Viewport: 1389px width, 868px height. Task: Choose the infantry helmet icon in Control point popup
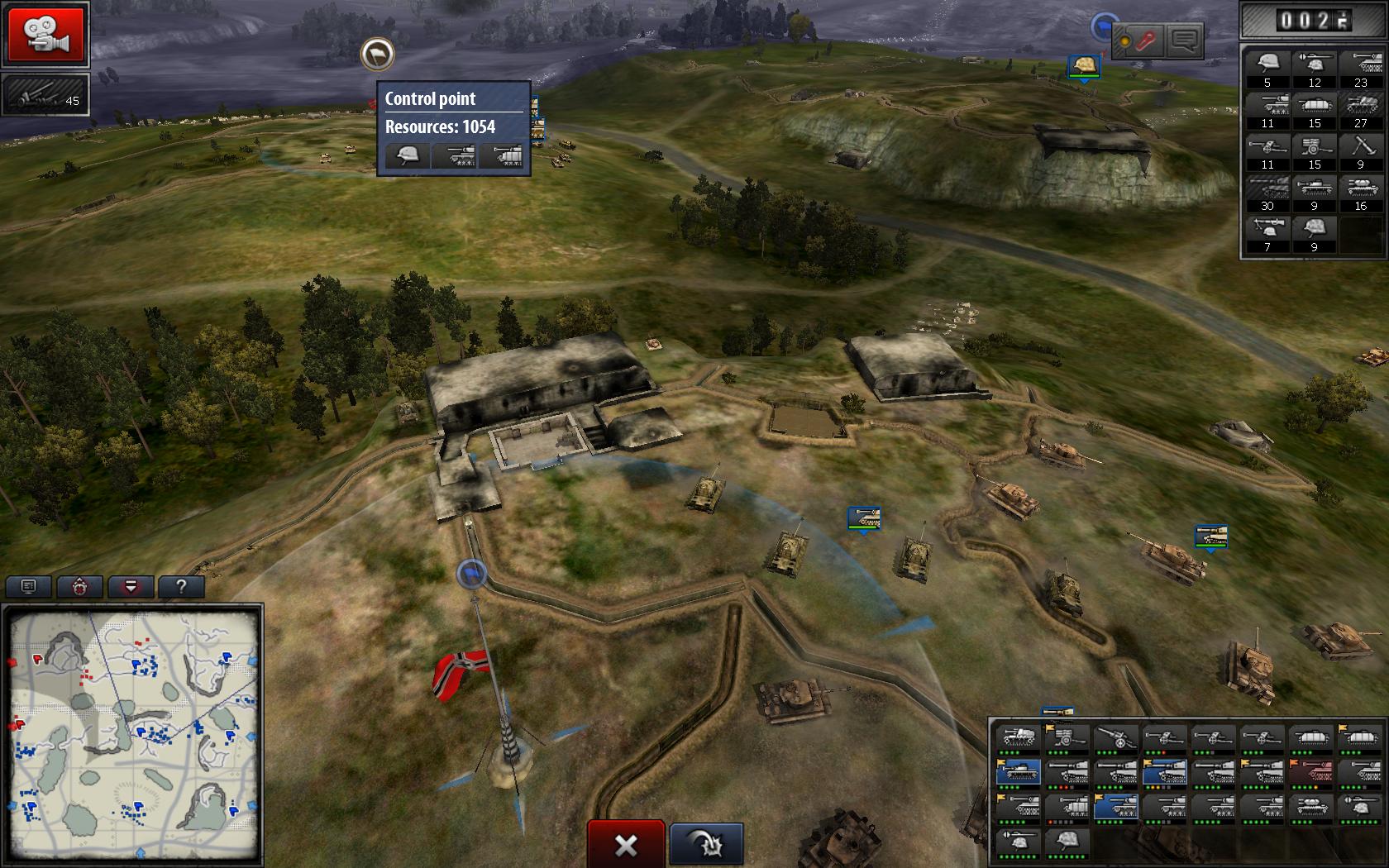pyautogui.click(x=408, y=155)
